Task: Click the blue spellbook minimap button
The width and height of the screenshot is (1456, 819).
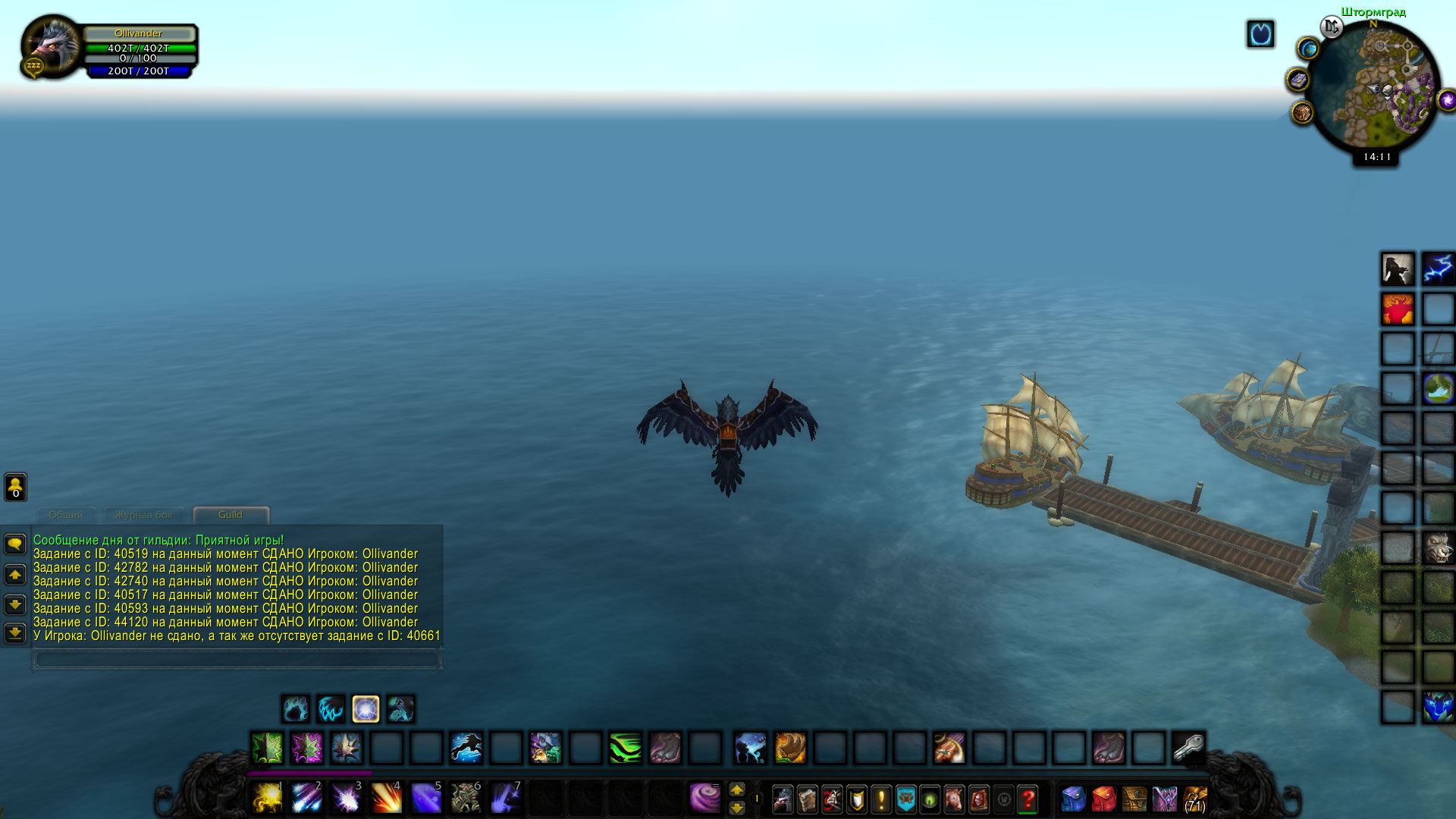Action: coord(1298,80)
